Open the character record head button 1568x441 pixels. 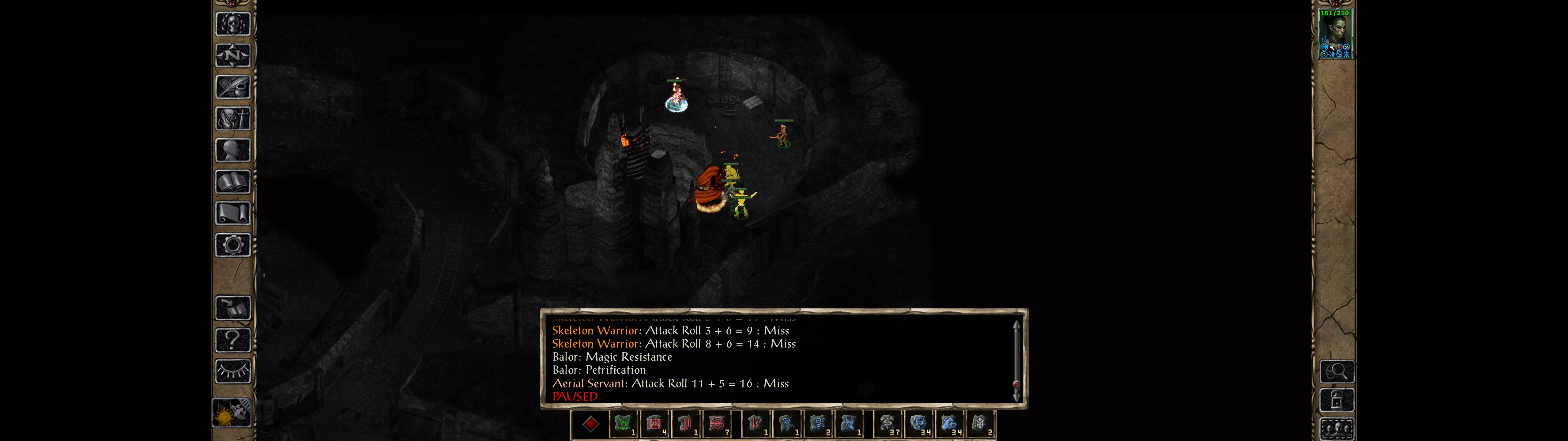[232, 150]
